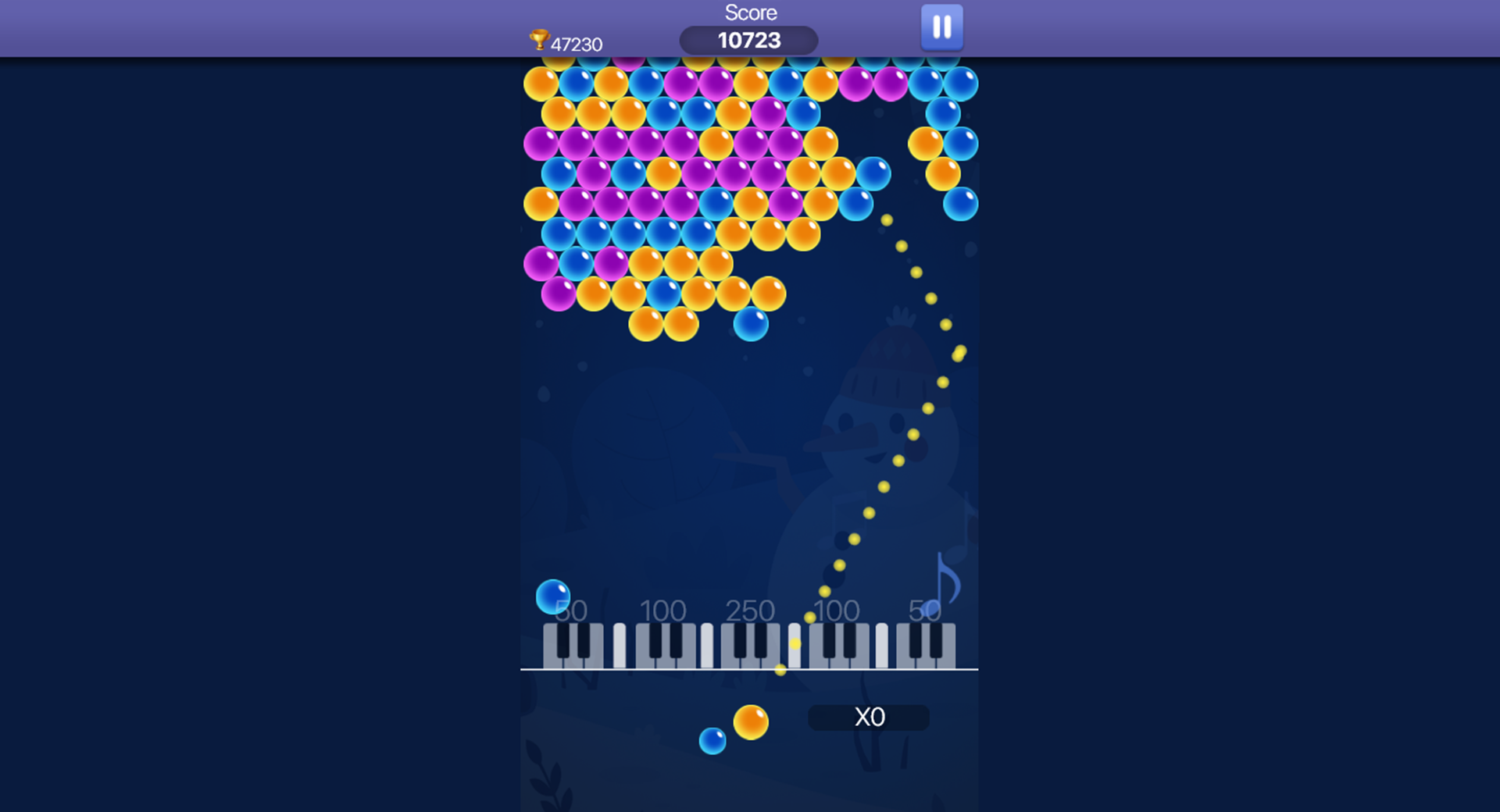The width and height of the screenshot is (1500, 812).
Task: Click the Score label at the top
Action: [750, 12]
